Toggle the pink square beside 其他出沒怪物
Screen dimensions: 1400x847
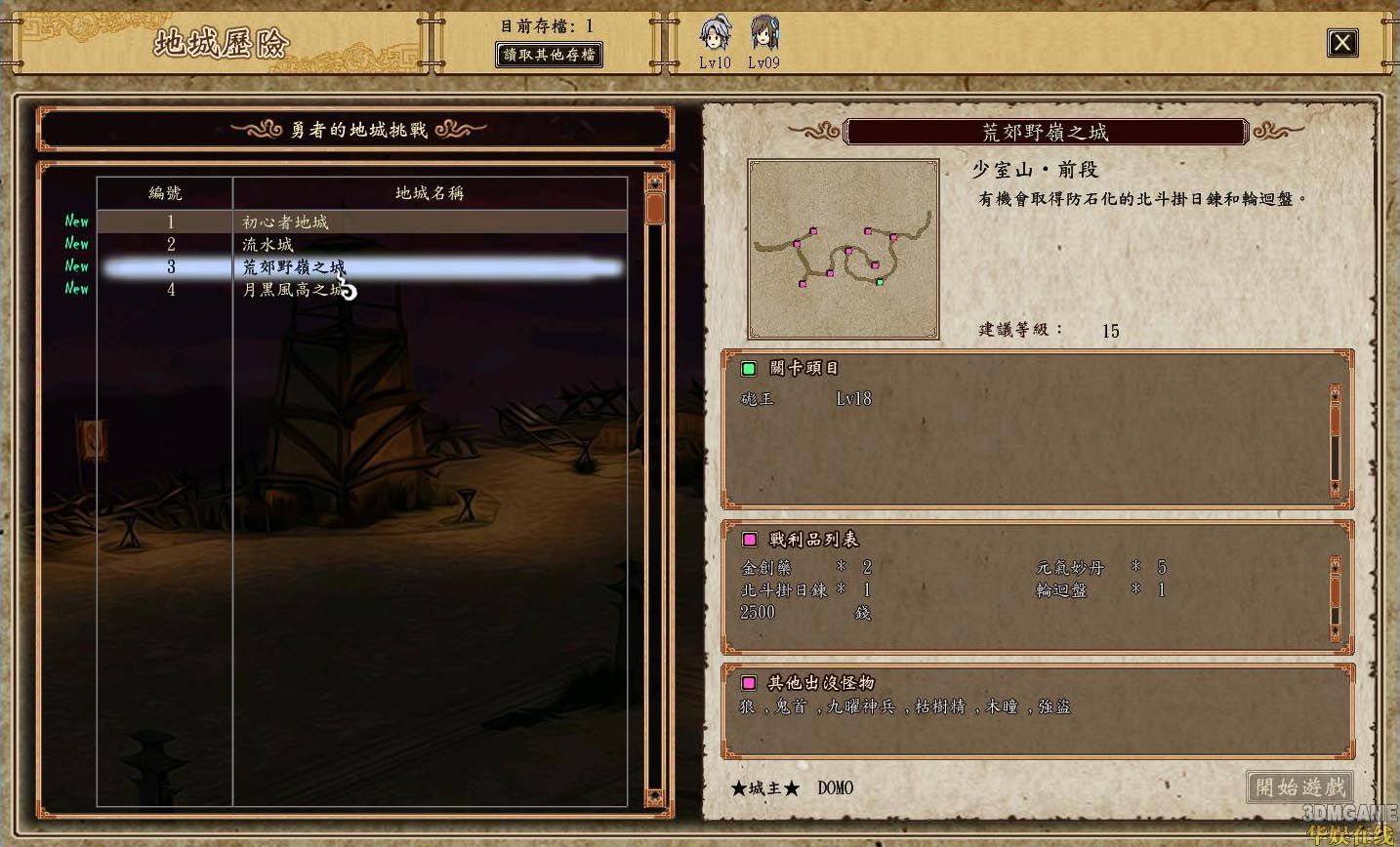pos(748,683)
